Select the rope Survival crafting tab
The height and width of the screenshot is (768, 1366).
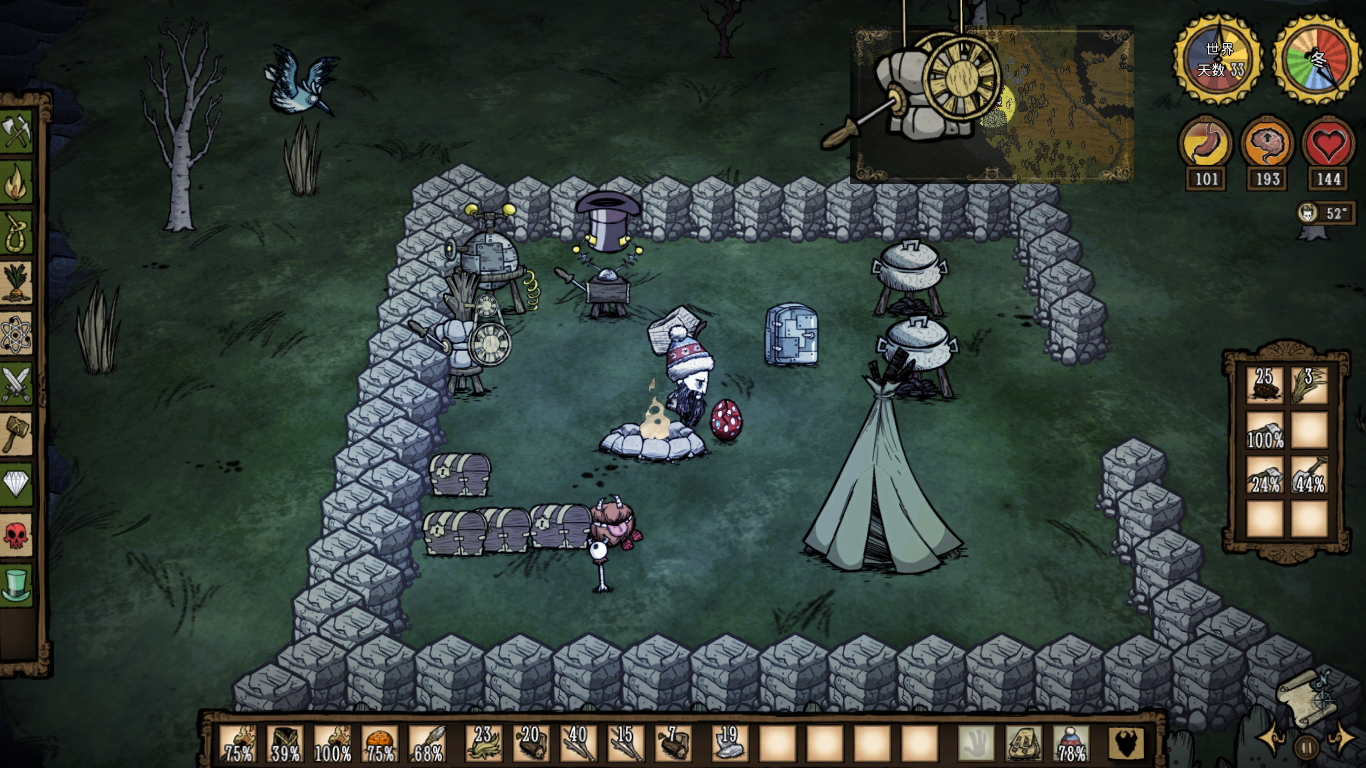tap(17, 233)
